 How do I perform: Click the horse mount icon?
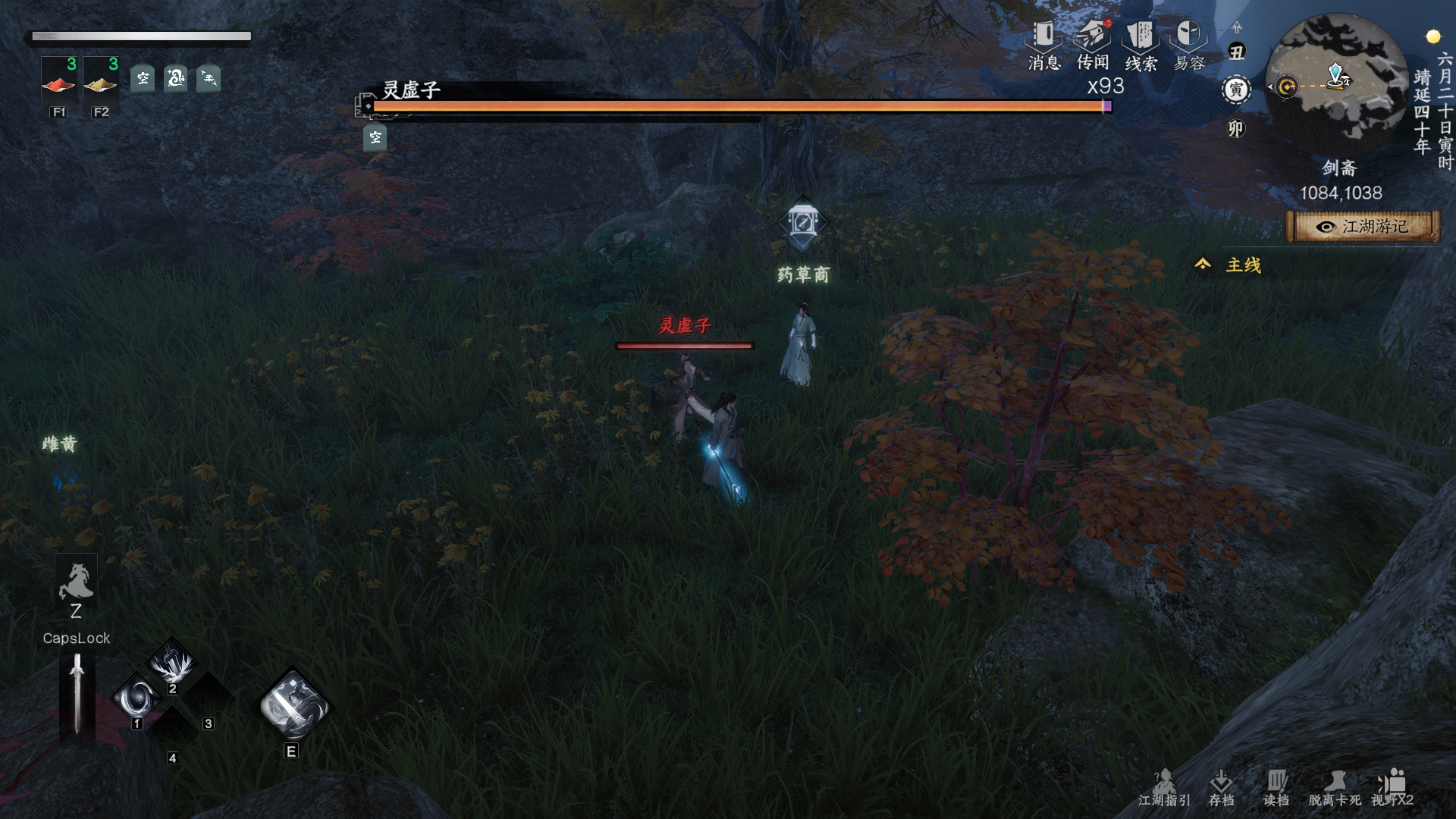[76, 582]
